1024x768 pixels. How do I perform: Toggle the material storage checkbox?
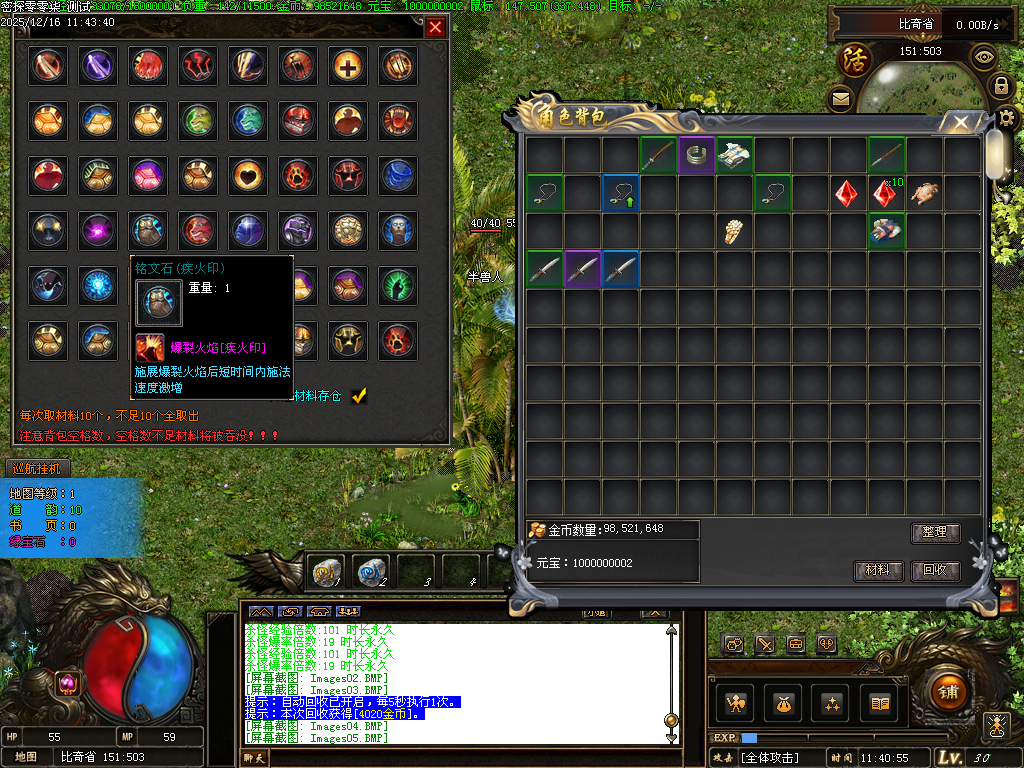click(359, 396)
